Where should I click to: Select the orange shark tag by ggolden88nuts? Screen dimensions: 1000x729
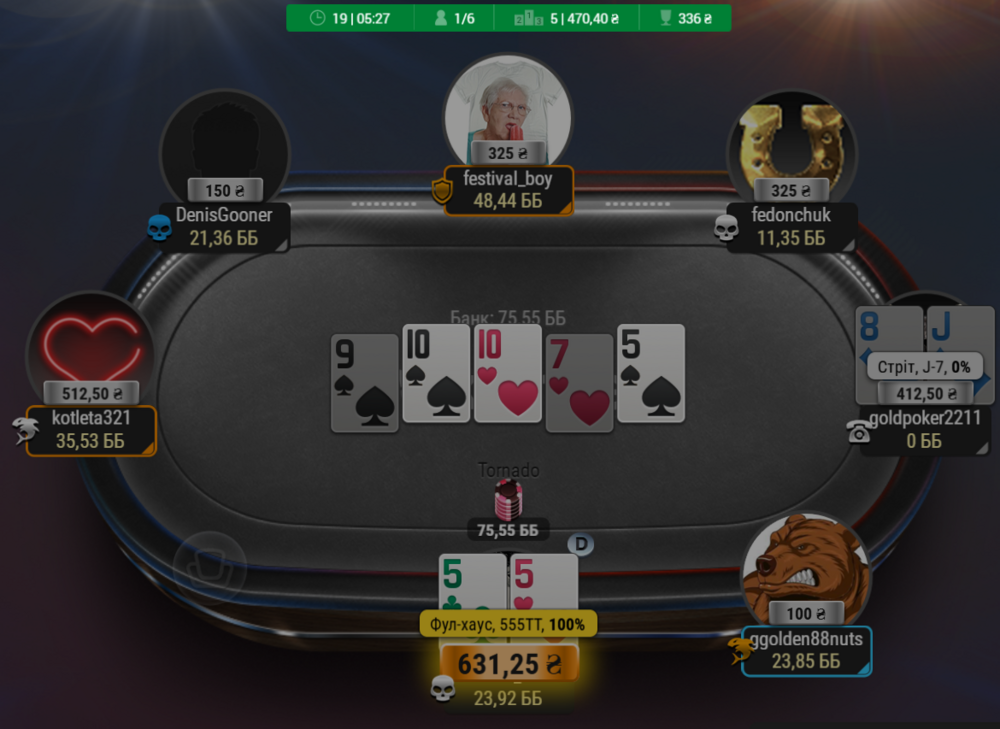point(738,651)
